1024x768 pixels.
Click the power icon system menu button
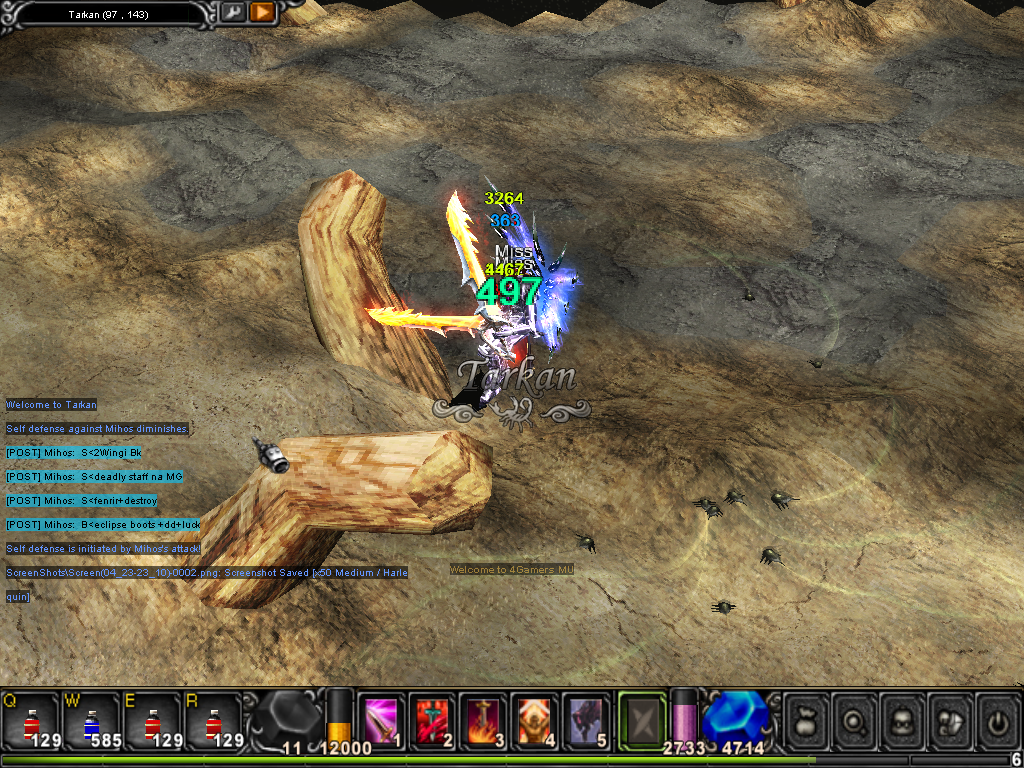997,720
